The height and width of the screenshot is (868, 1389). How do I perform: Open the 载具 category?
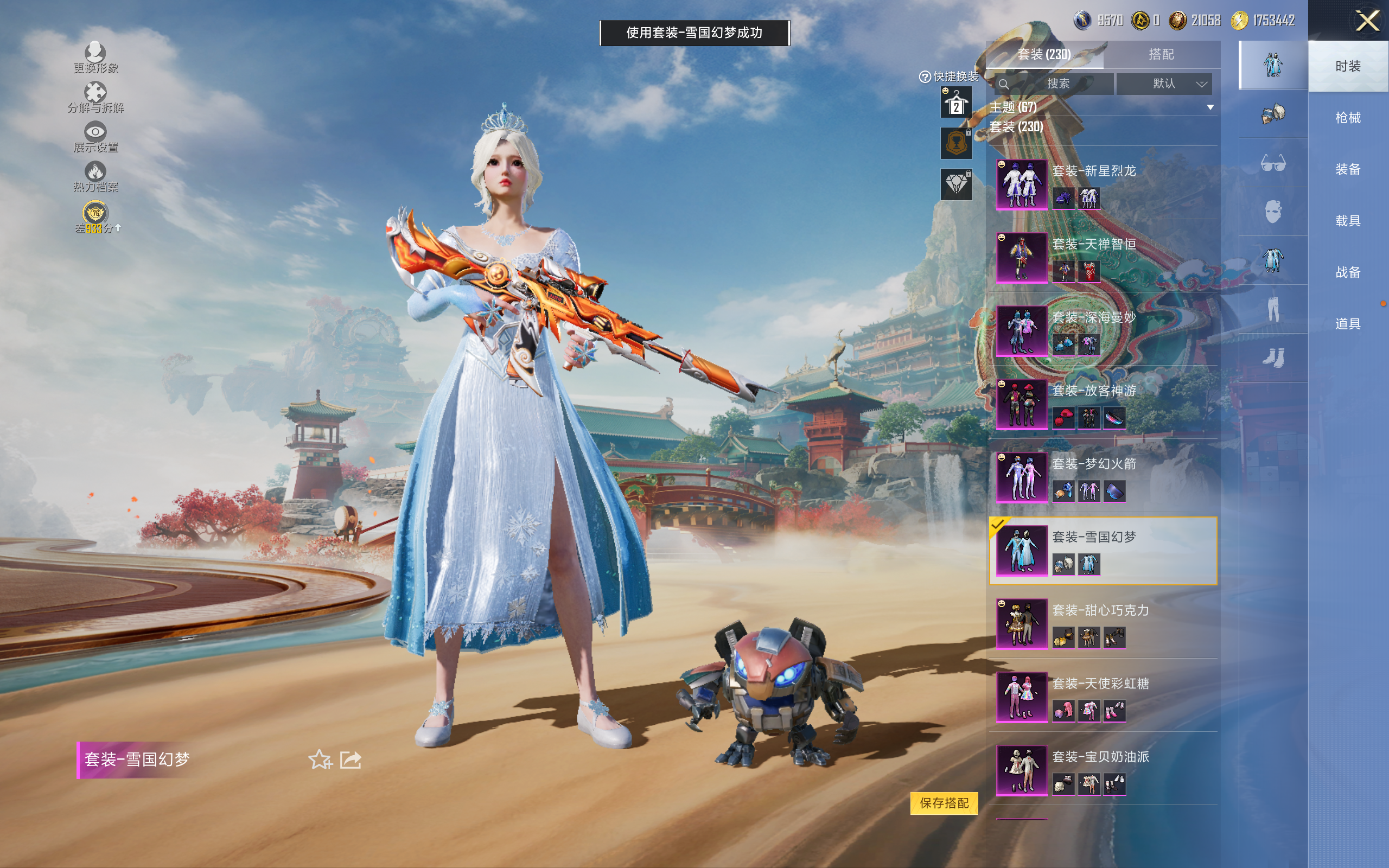1347,221
